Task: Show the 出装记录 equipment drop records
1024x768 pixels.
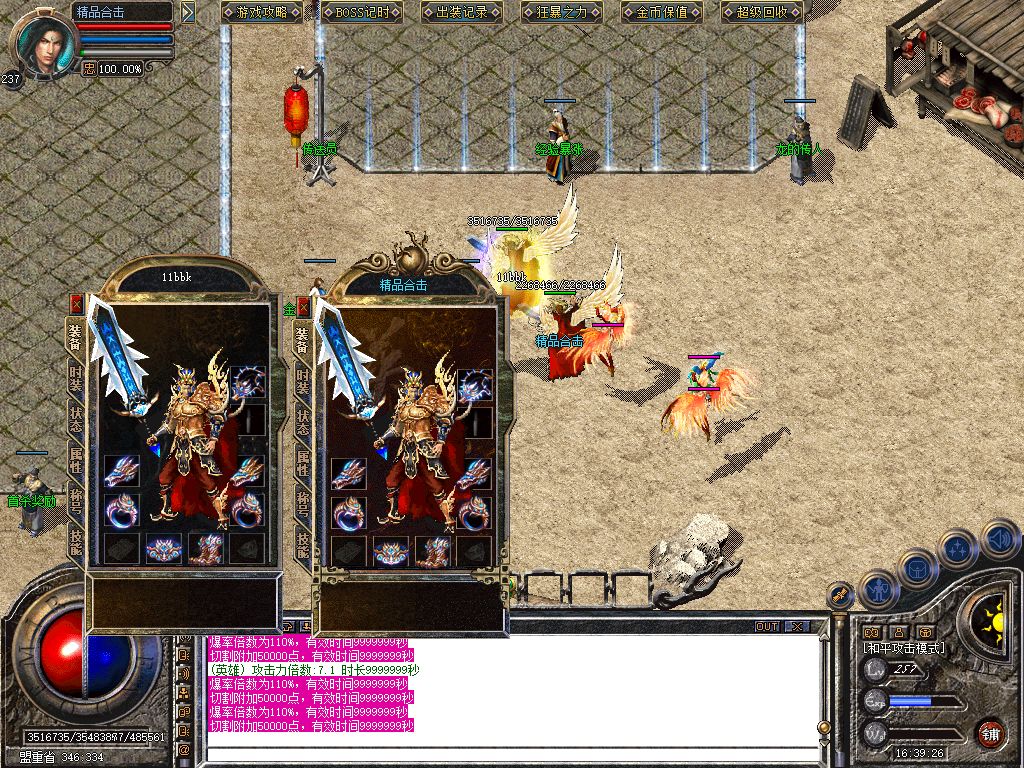Action: click(460, 12)
